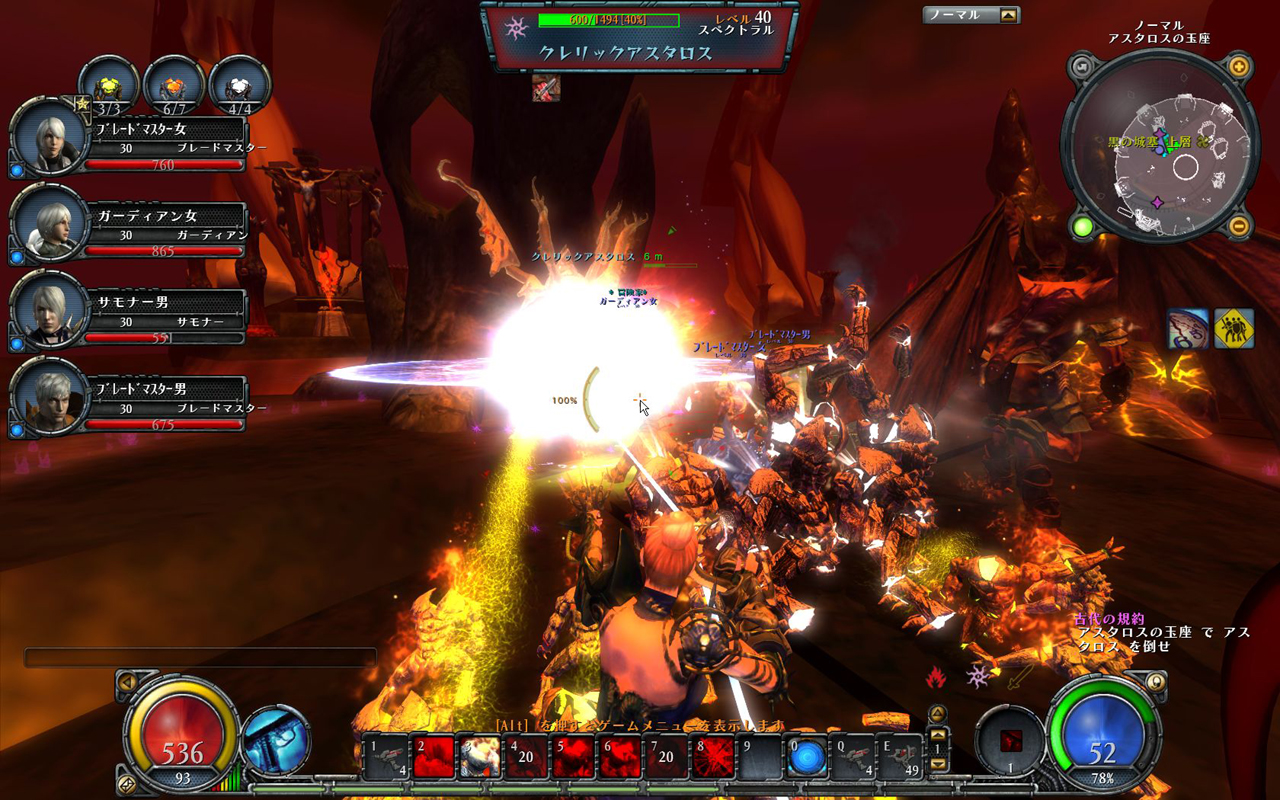Select party member ブレードマスター女 portrait
The image size is (1280, 800).
point(46,137)
